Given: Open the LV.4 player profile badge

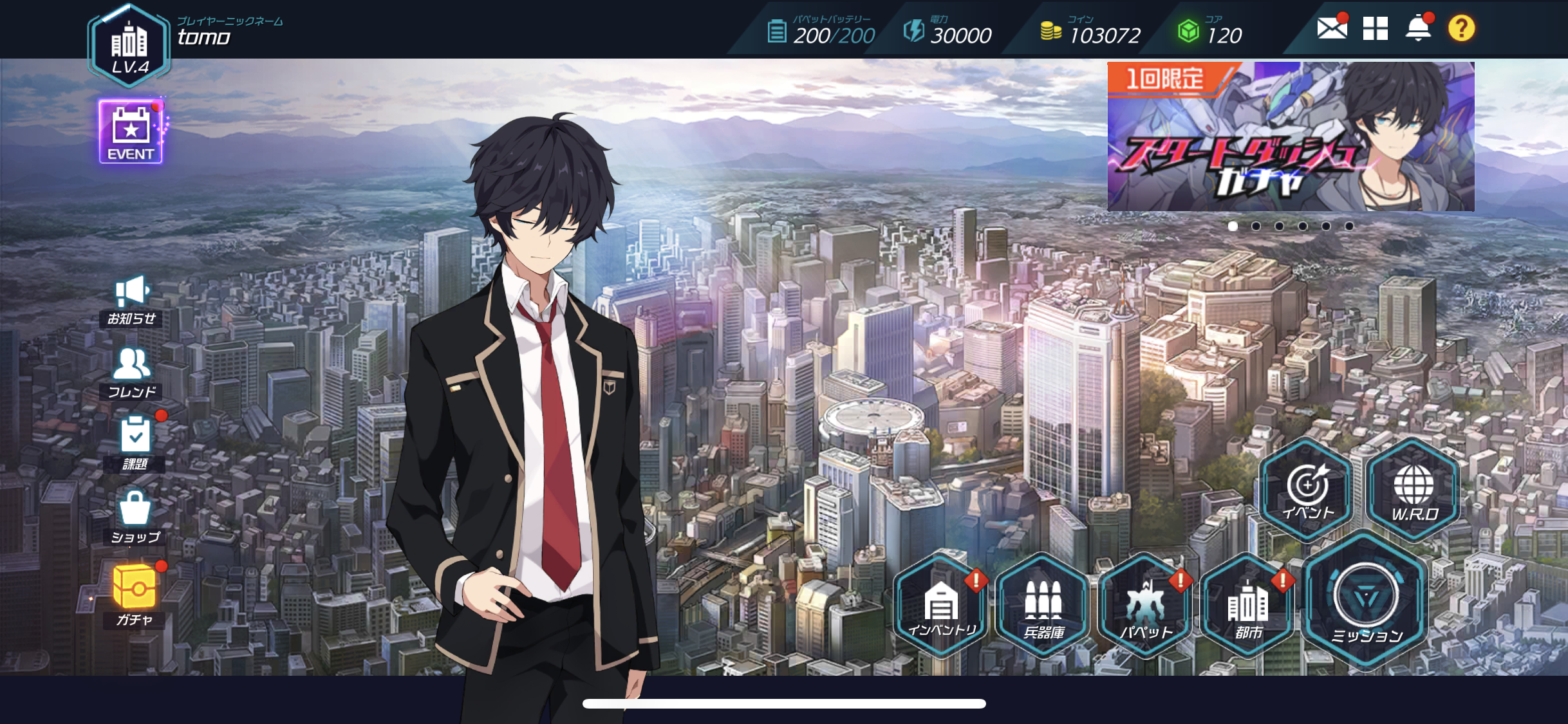Looking at the screenshot, I should [x=129, y=46].
